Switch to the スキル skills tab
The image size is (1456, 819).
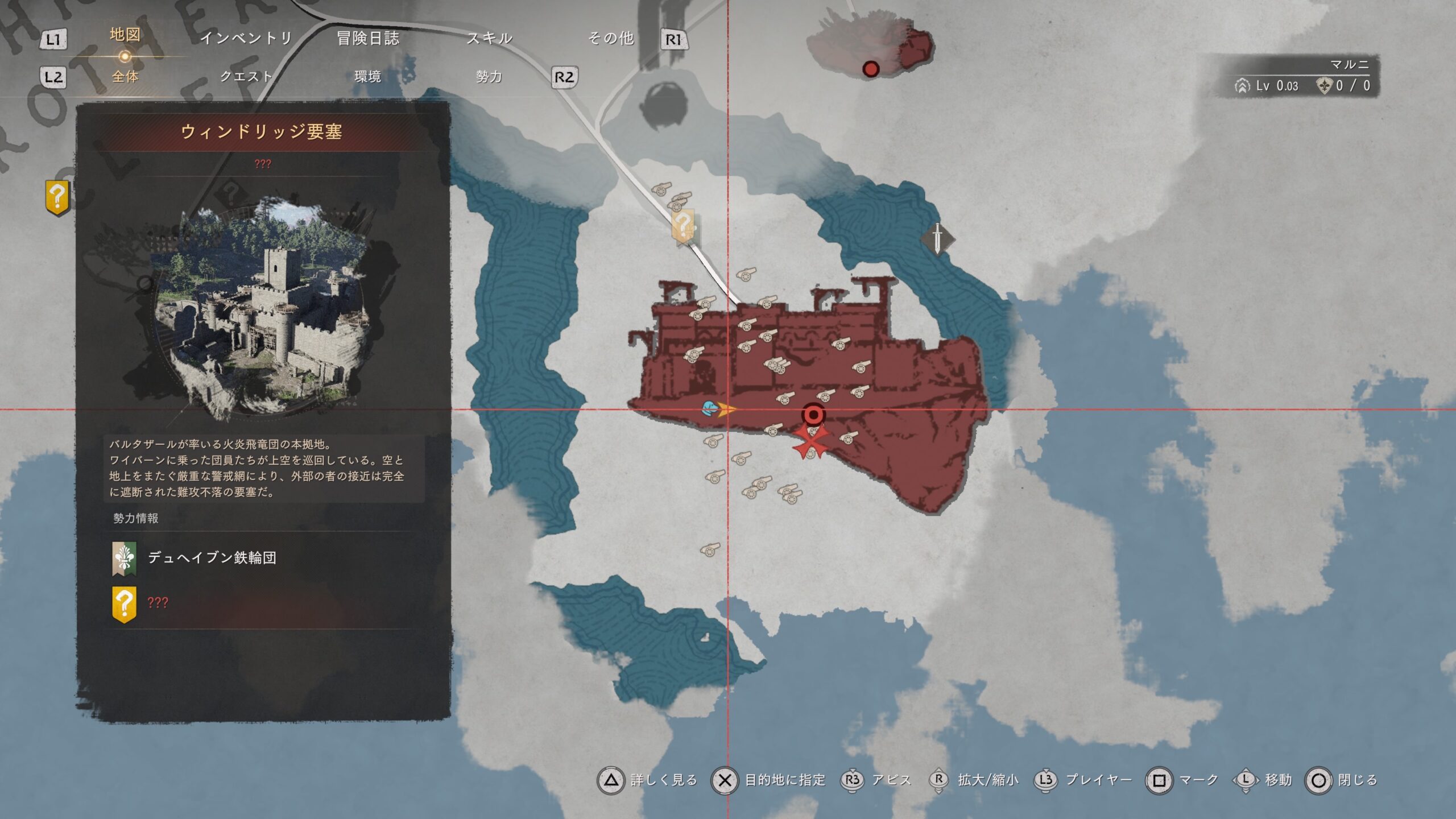(489, 38)
